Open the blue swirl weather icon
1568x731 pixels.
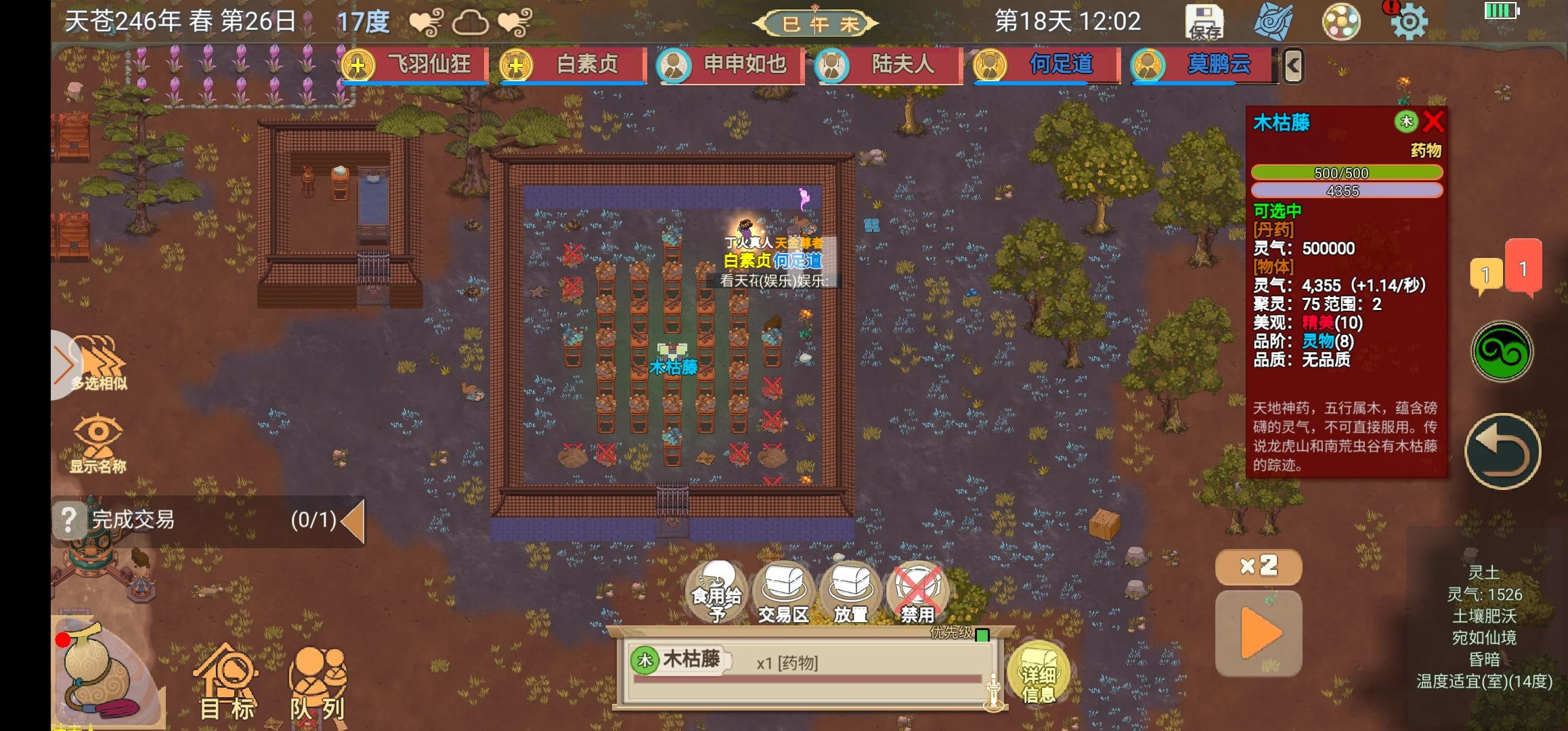[1276, 22]
